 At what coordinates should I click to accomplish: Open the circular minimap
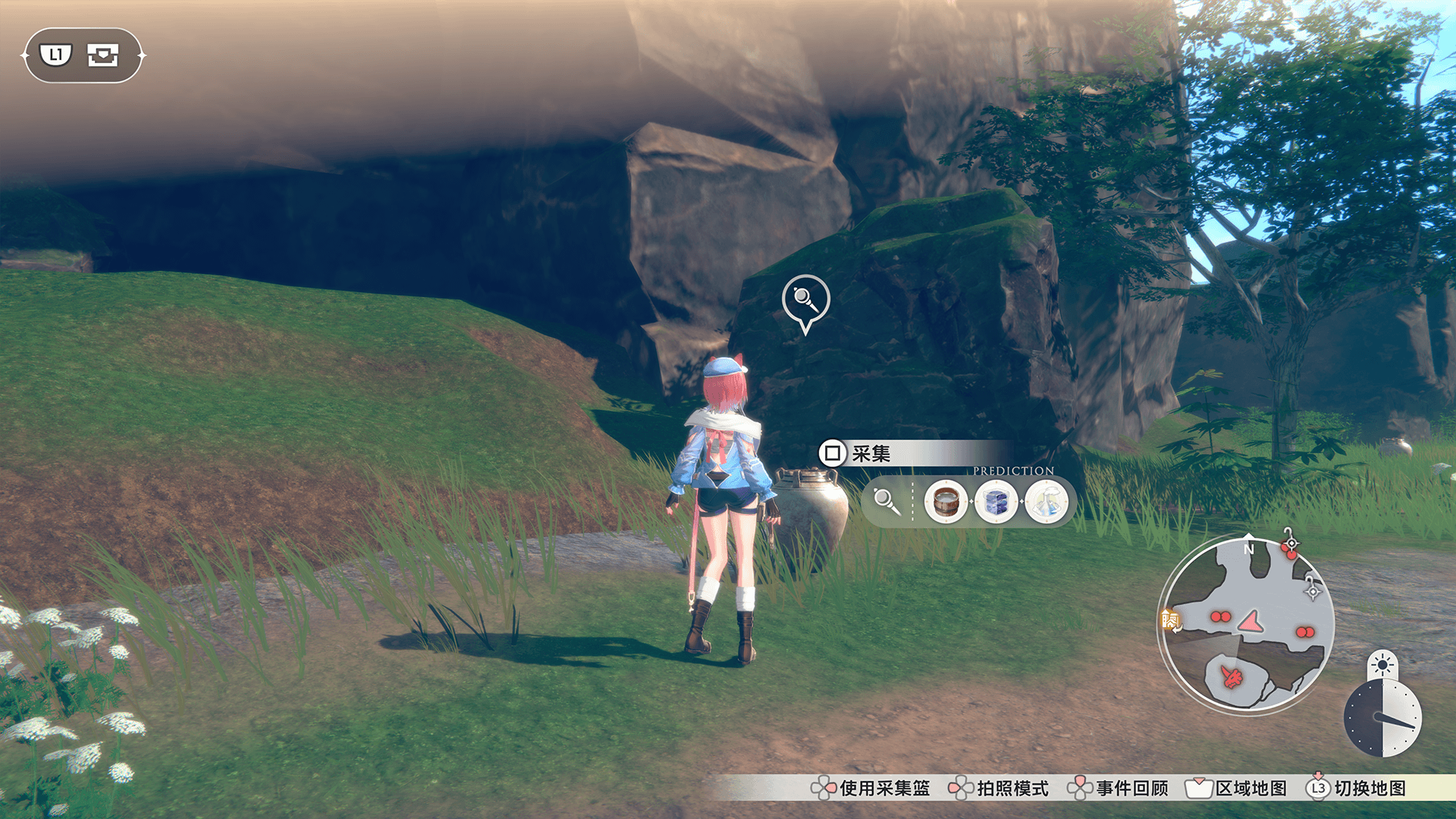1247,623
